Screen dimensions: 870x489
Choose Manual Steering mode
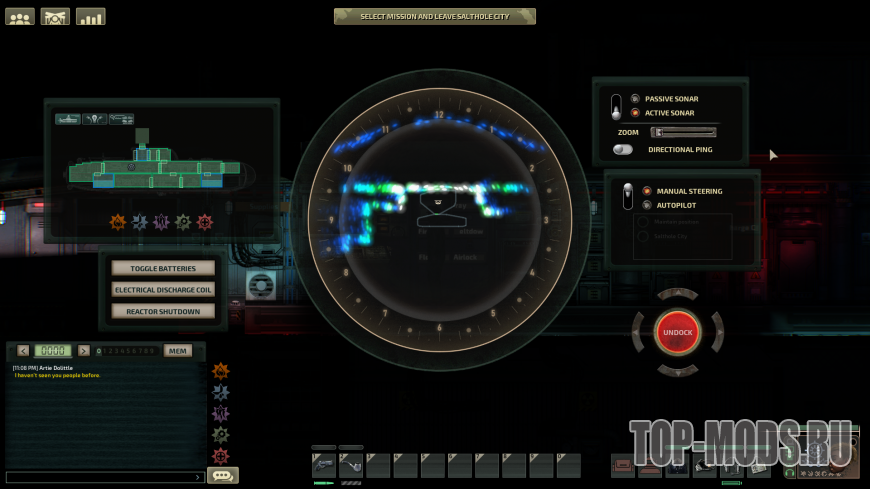click(647, 191)
